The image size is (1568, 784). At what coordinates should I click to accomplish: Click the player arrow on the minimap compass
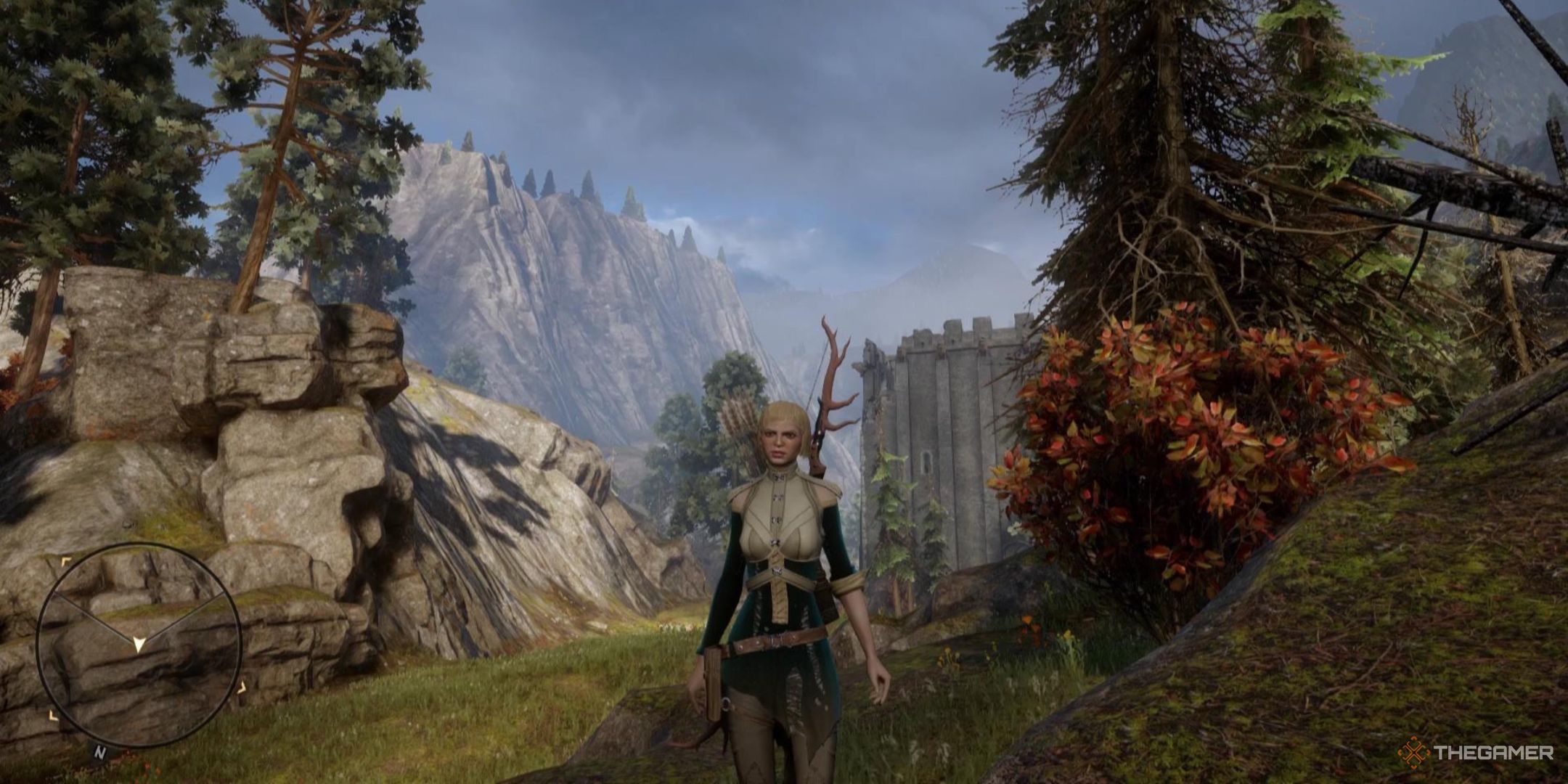click(138, 645)
